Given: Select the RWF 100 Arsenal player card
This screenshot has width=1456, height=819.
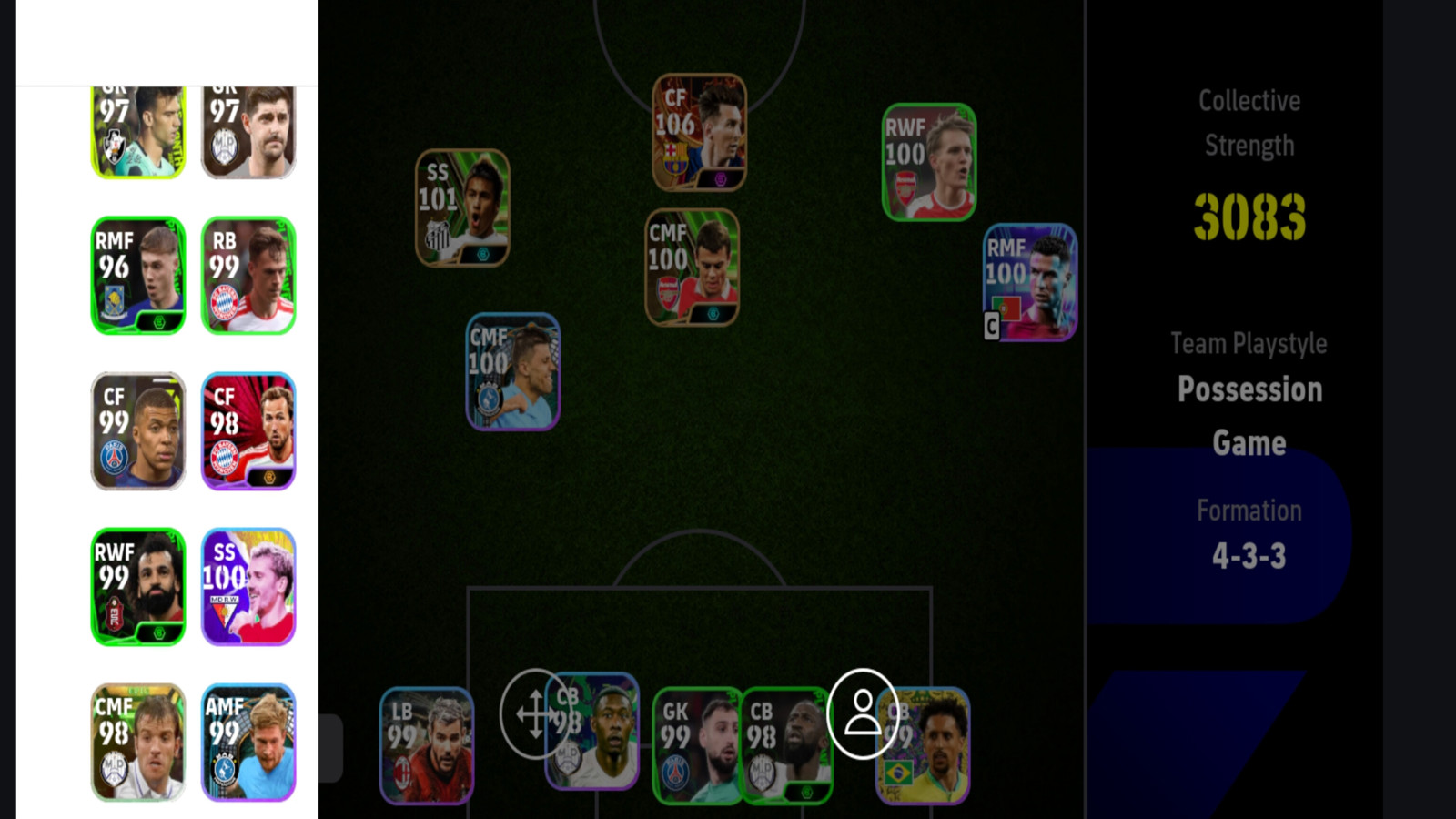Looking at the screenshot, I should [x=928, y=163].
